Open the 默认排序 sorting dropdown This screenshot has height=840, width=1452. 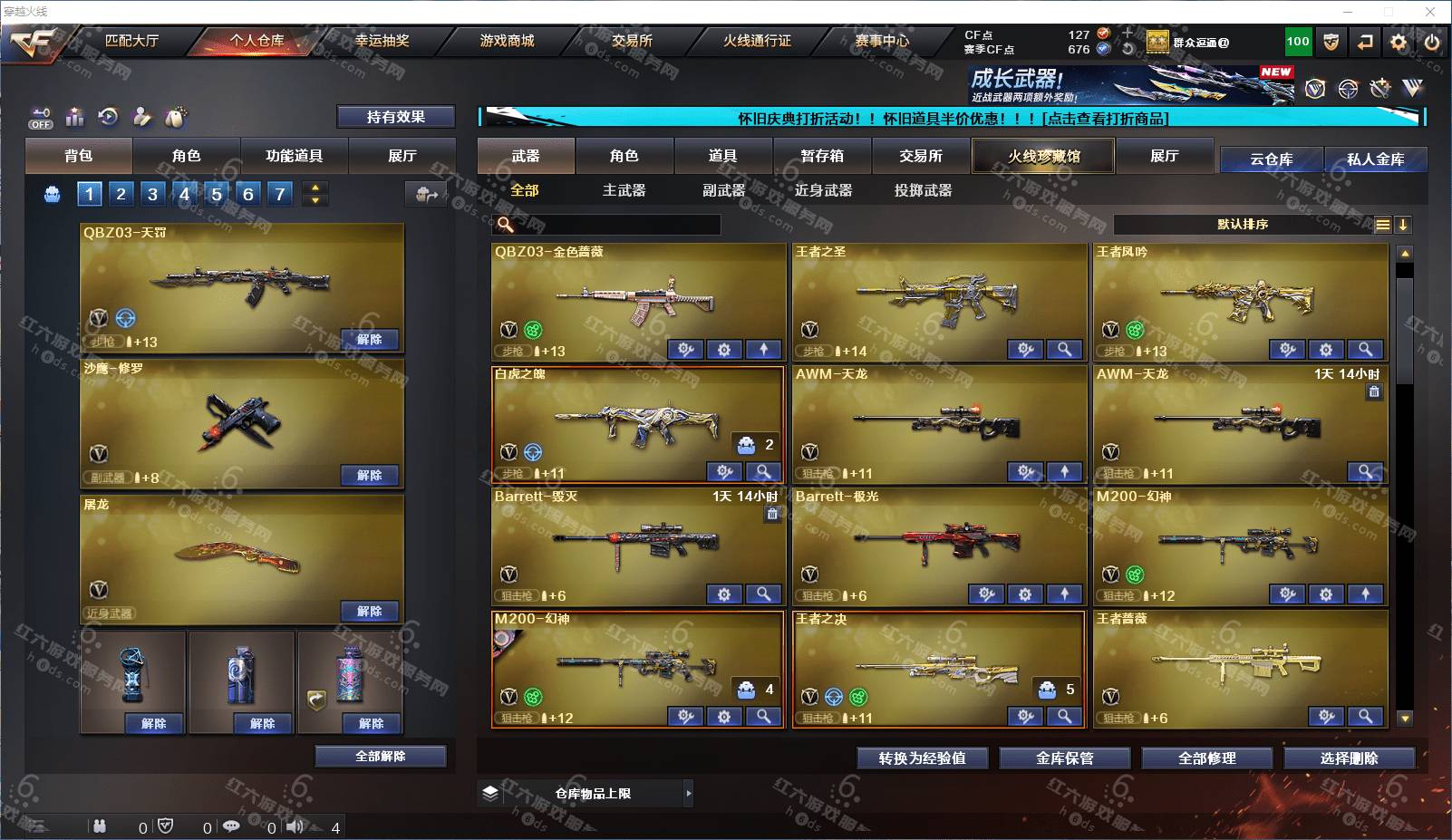pyautogui.click(x=1243, y=225)
